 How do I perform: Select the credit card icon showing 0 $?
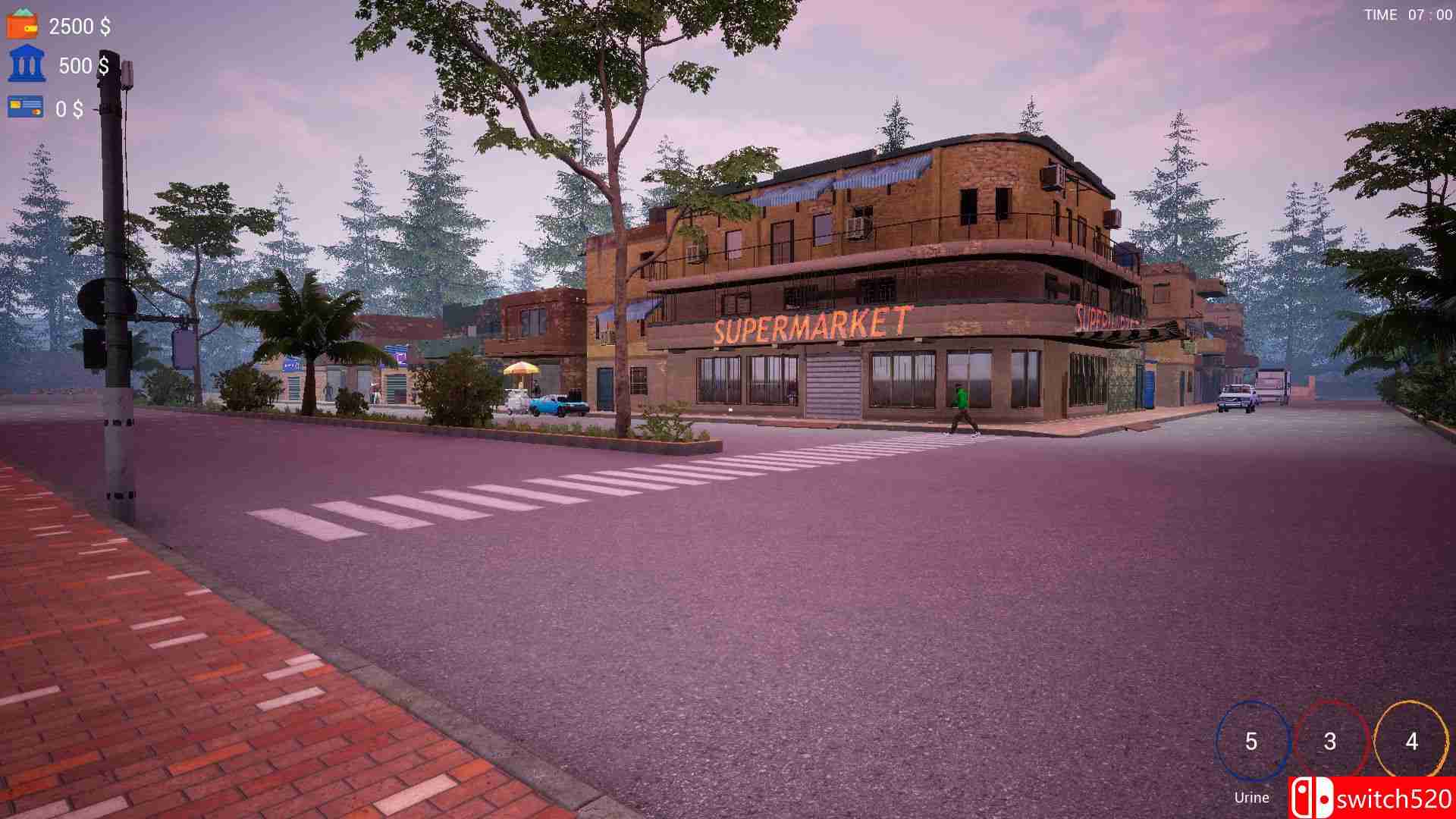coord(25,105)
